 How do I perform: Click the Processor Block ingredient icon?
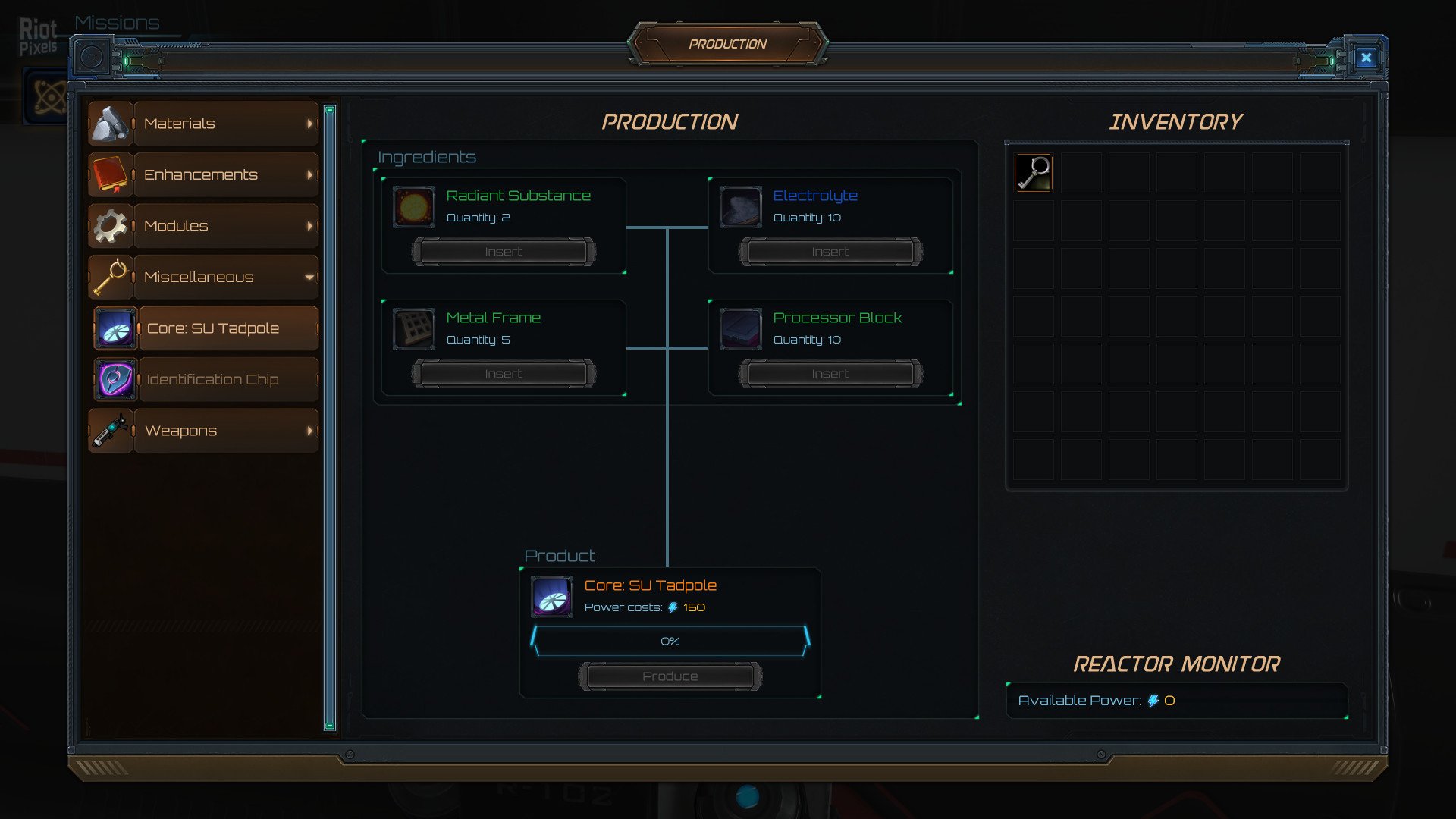[740, 329]
